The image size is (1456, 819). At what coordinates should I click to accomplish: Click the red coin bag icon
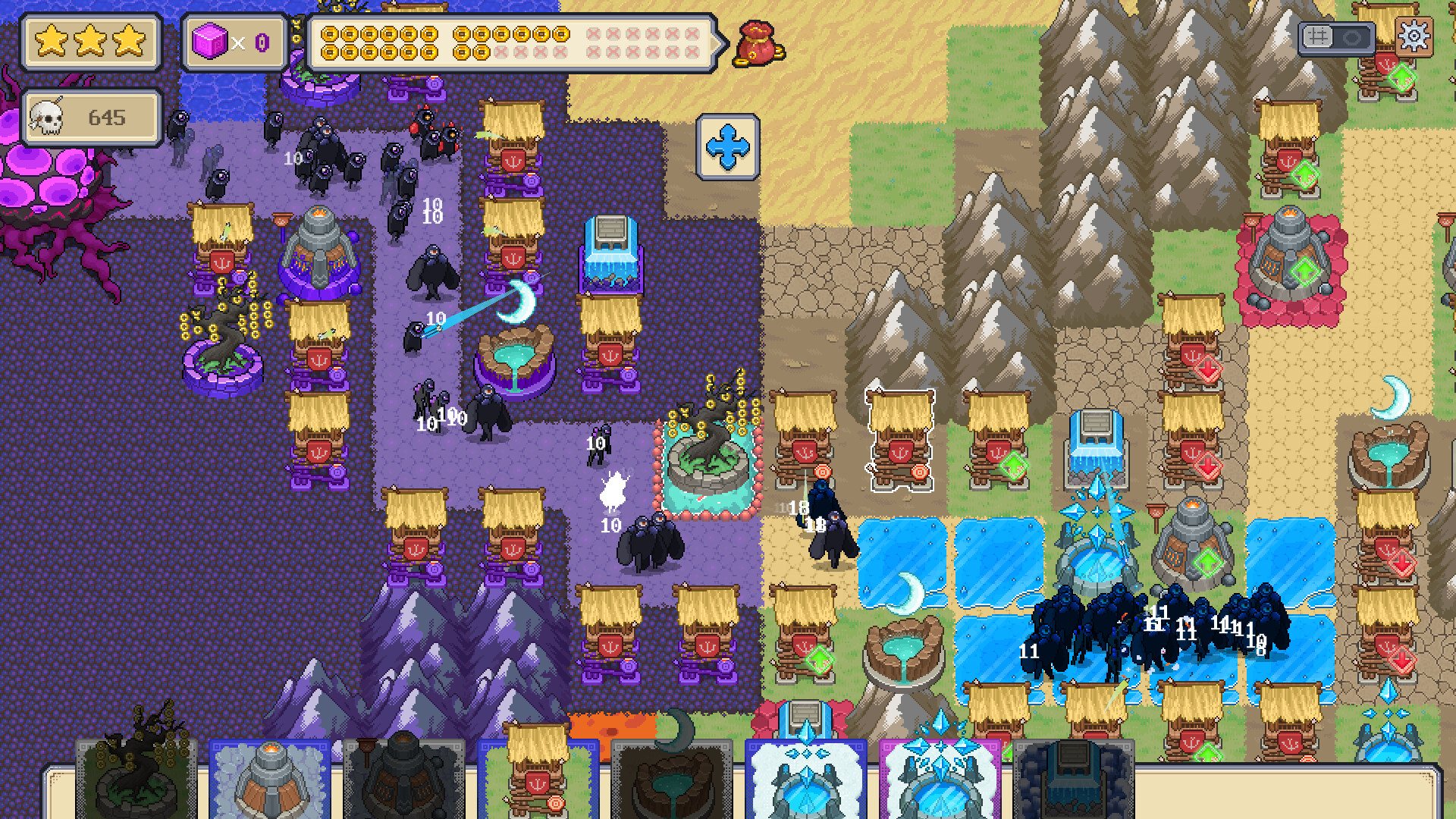(758, 43)
